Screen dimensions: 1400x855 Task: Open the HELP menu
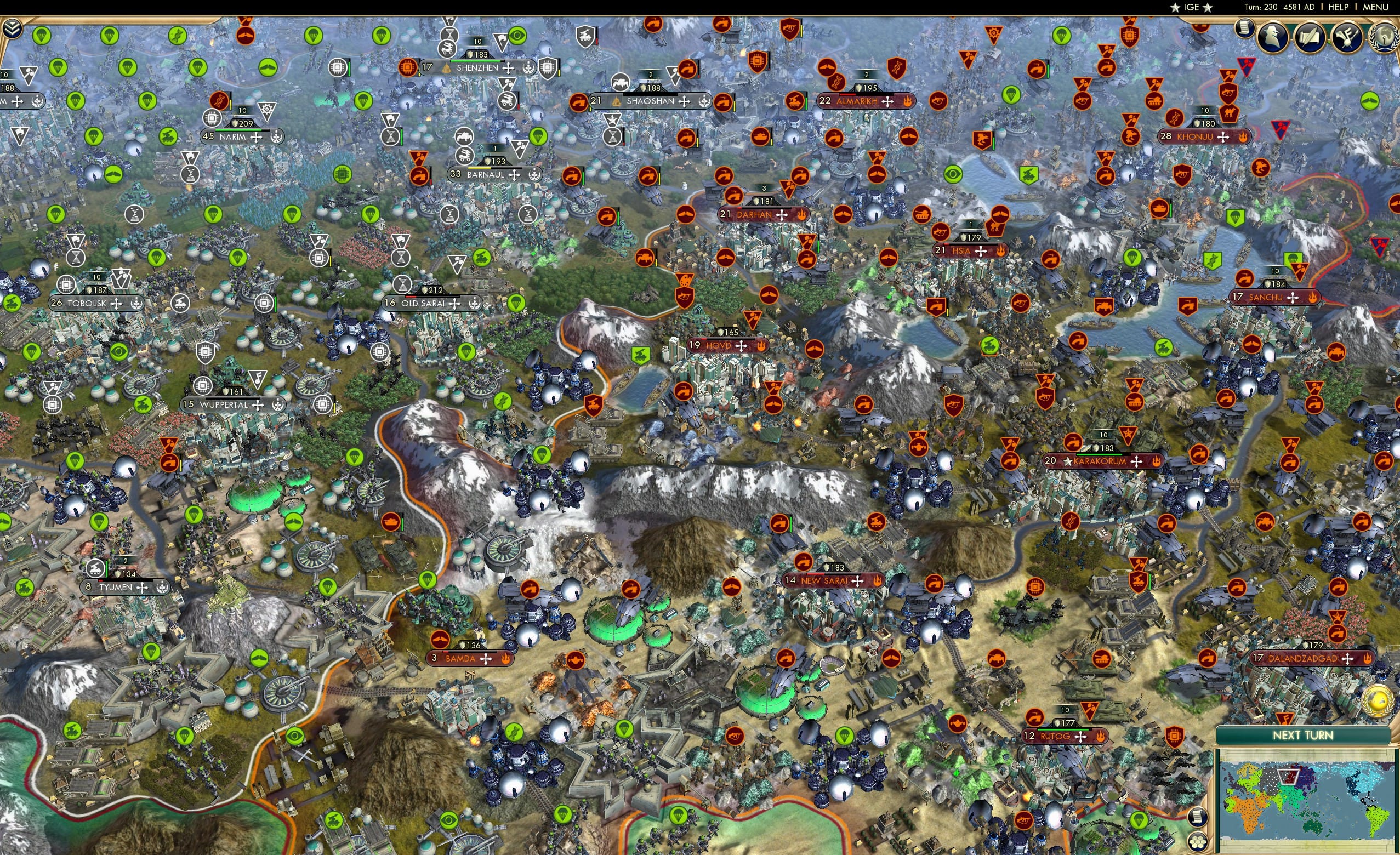point(1339,7)
